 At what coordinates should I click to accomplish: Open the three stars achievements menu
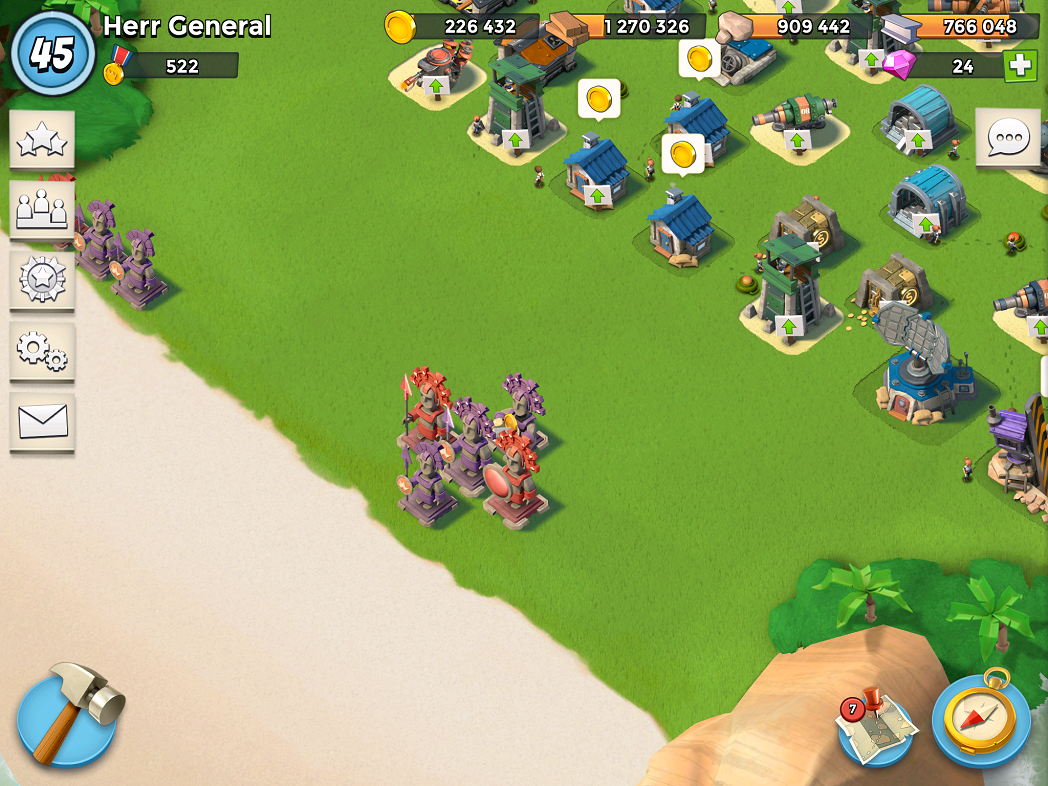coord(42,141)
